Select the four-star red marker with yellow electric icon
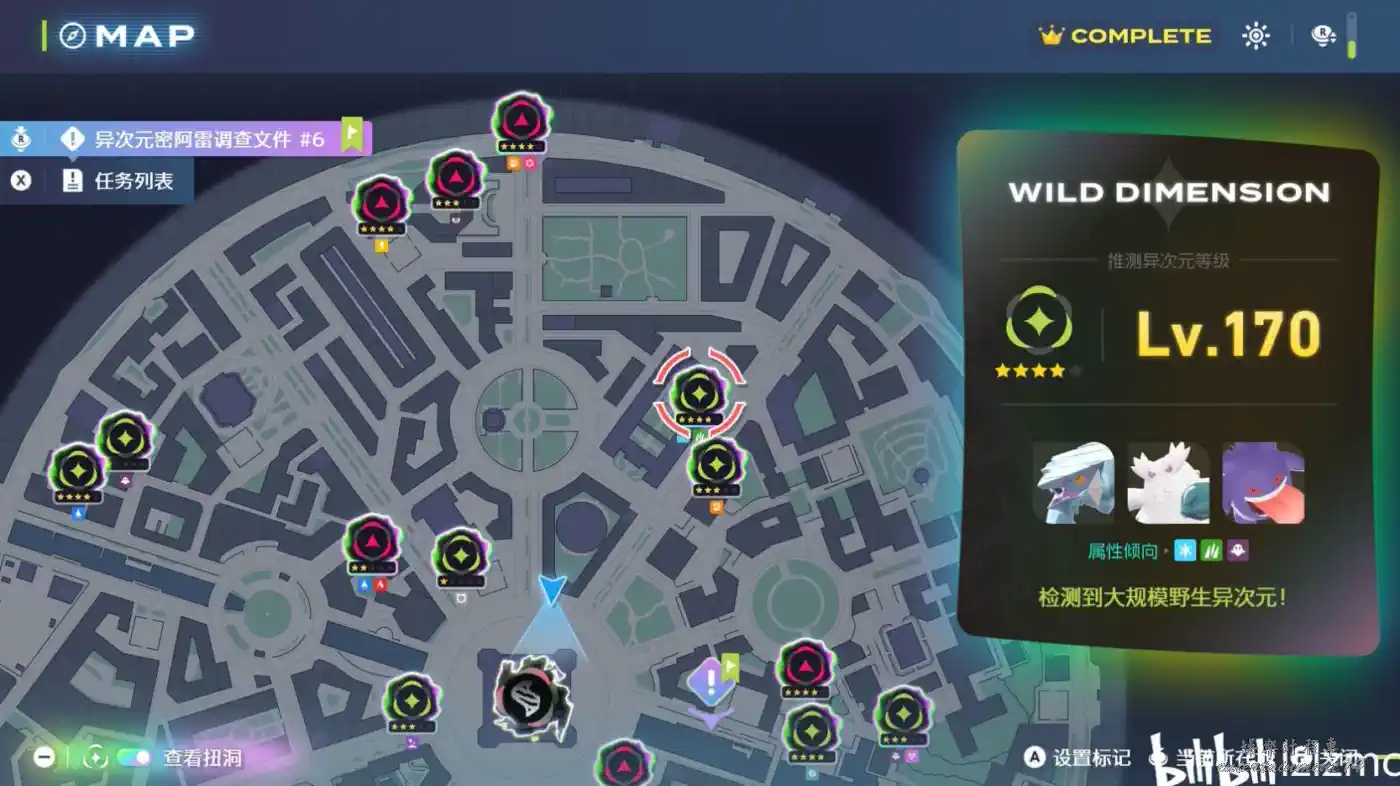This screenshot has width=1400, height=786. click(381, 204)
